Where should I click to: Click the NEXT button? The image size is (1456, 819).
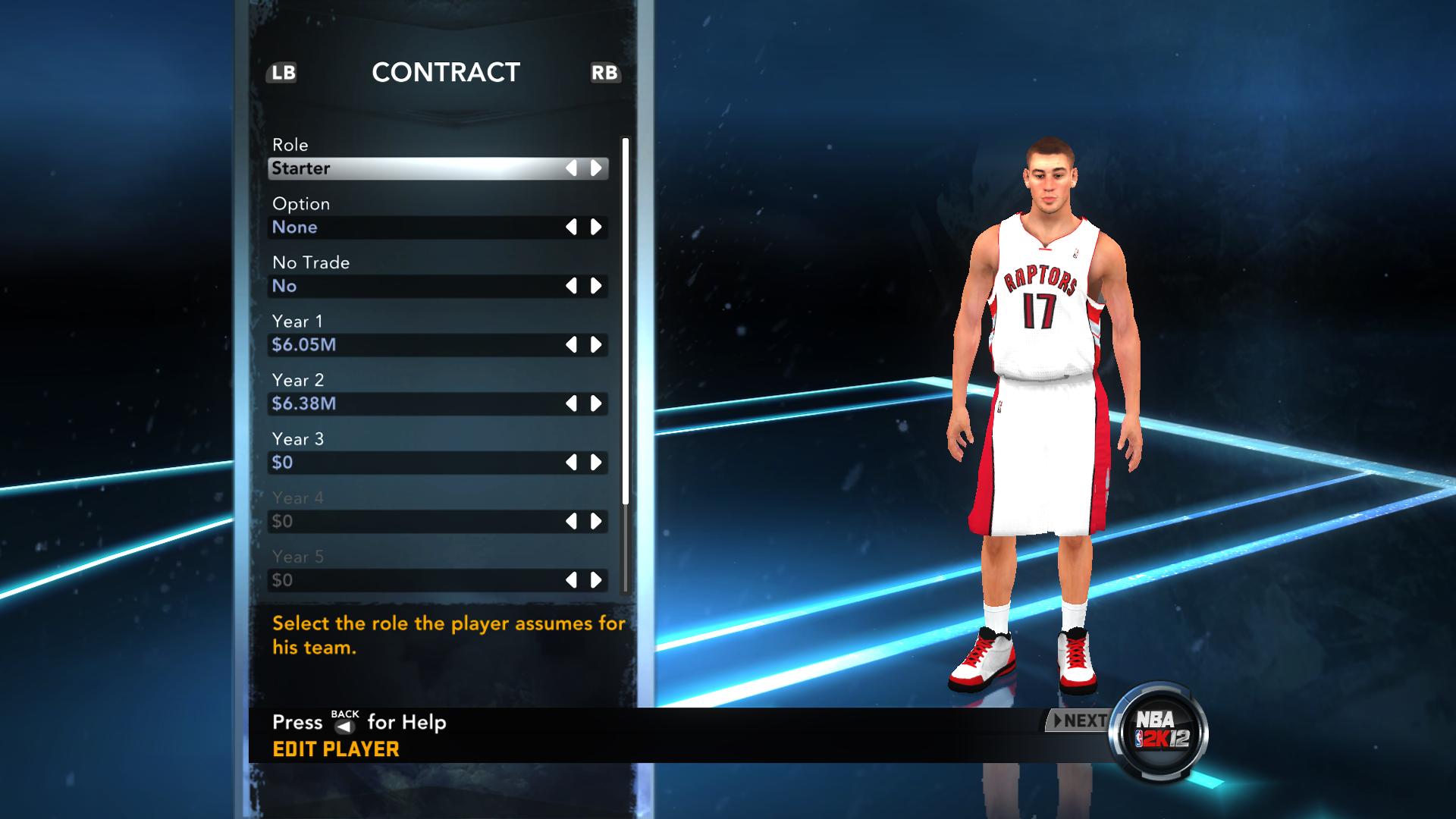click(x=1077, y=720)
